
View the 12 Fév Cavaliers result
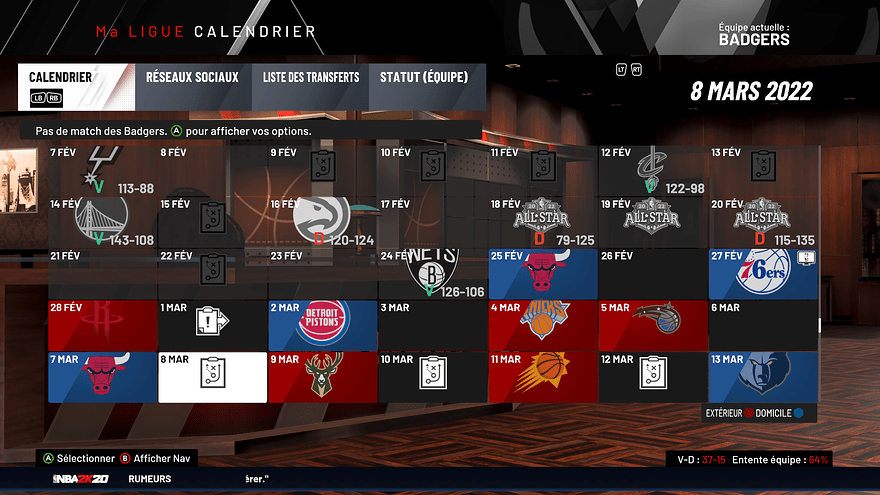653,169
